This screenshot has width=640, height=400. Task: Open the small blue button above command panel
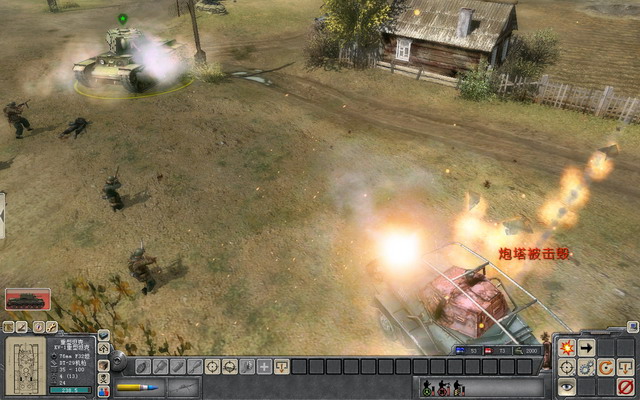631,326
